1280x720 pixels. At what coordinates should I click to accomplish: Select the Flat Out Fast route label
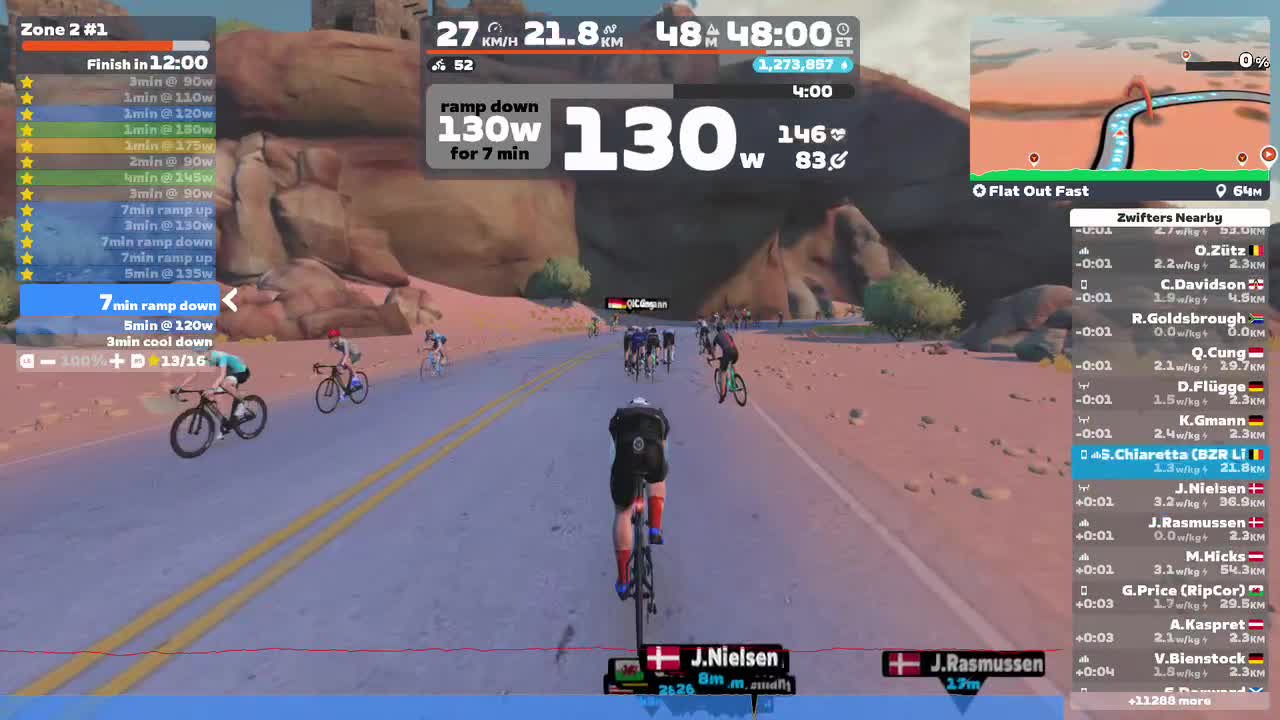[x=1038, y=191]
